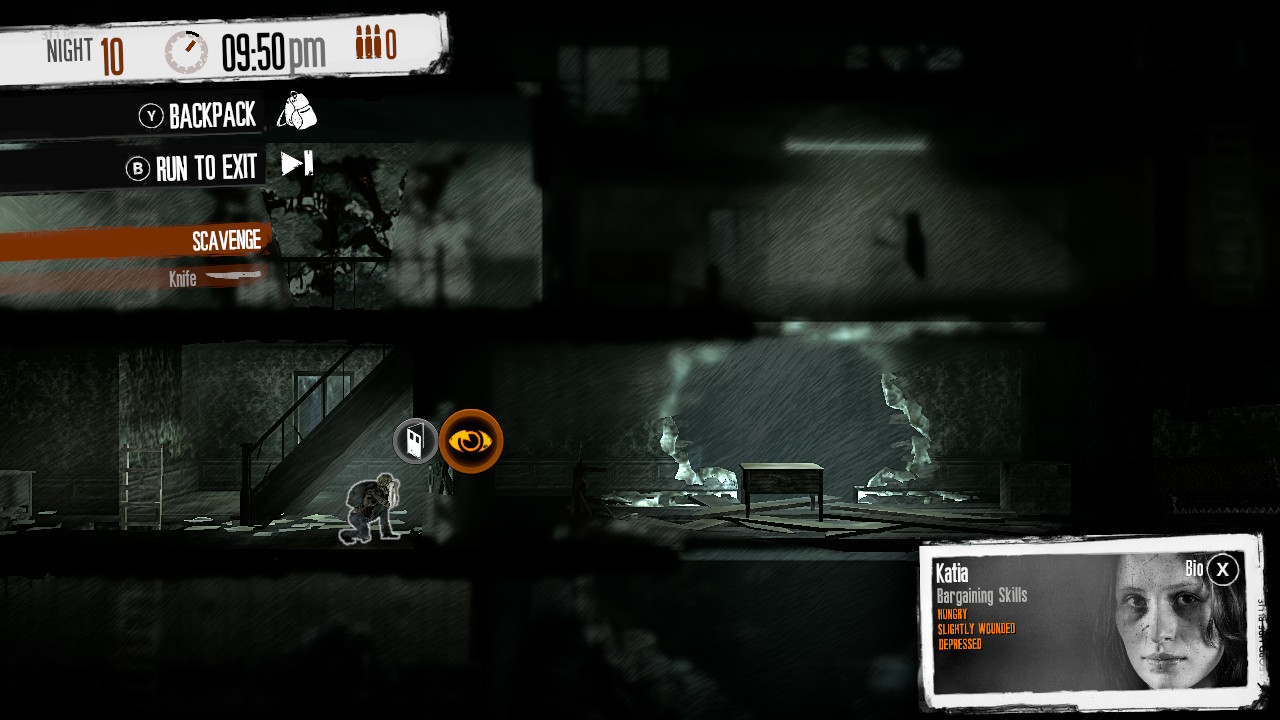This screenshot has height=720, width=1280.
Task: Select the Run to Exit skip icon
Action: [295, 164]
